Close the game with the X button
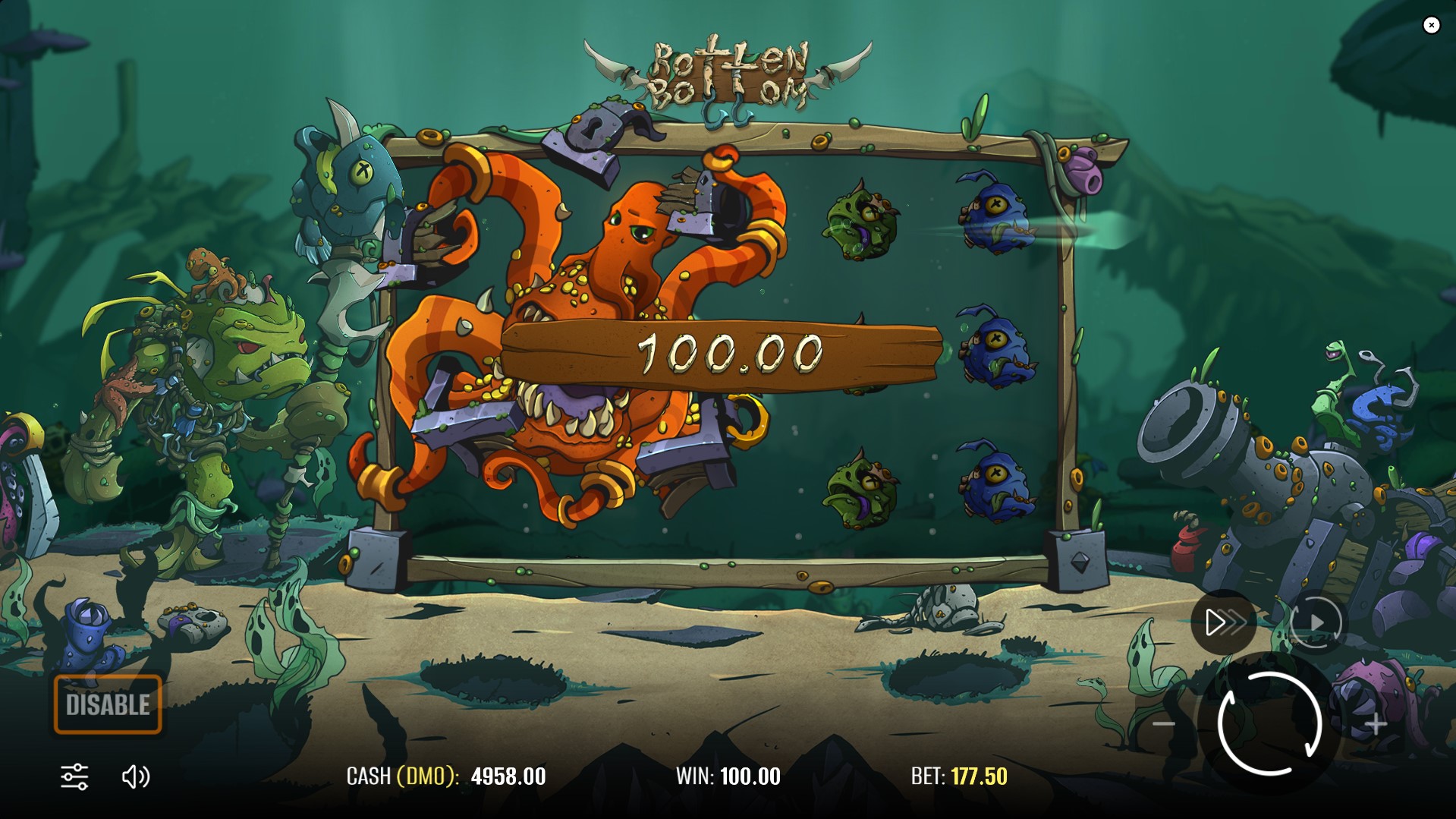This screenshot has width=1456, height=819. [x=1431, y=25]
